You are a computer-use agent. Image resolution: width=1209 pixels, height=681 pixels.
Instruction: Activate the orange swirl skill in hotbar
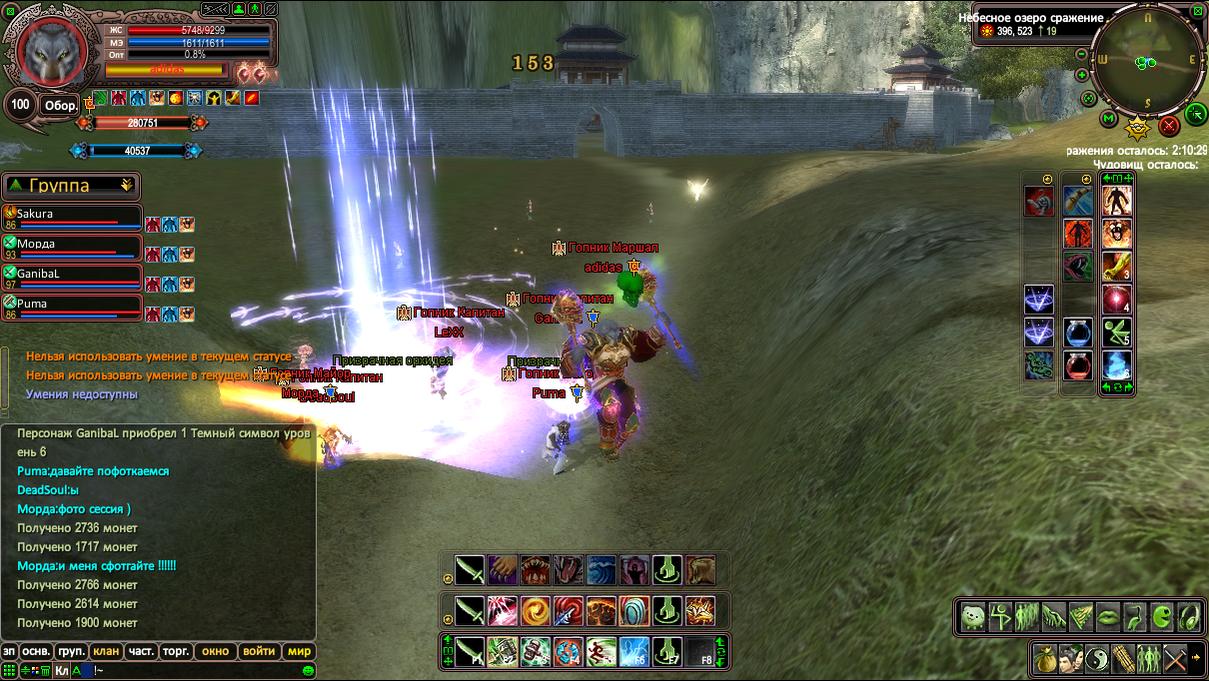(x=535, y=609)
